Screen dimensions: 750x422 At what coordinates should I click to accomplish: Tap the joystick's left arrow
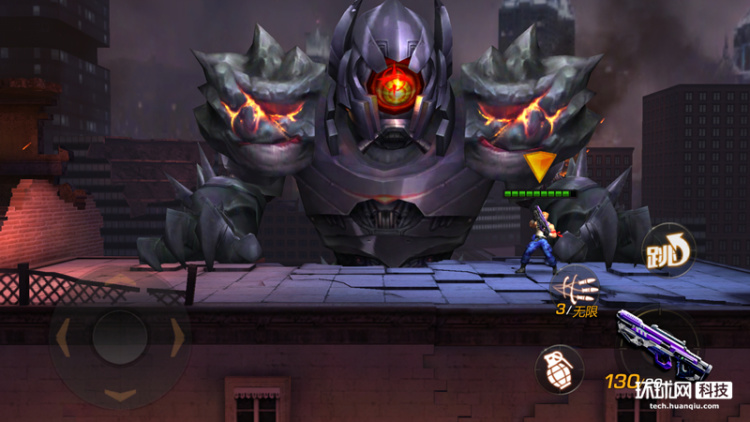click(x=63, y=338)
